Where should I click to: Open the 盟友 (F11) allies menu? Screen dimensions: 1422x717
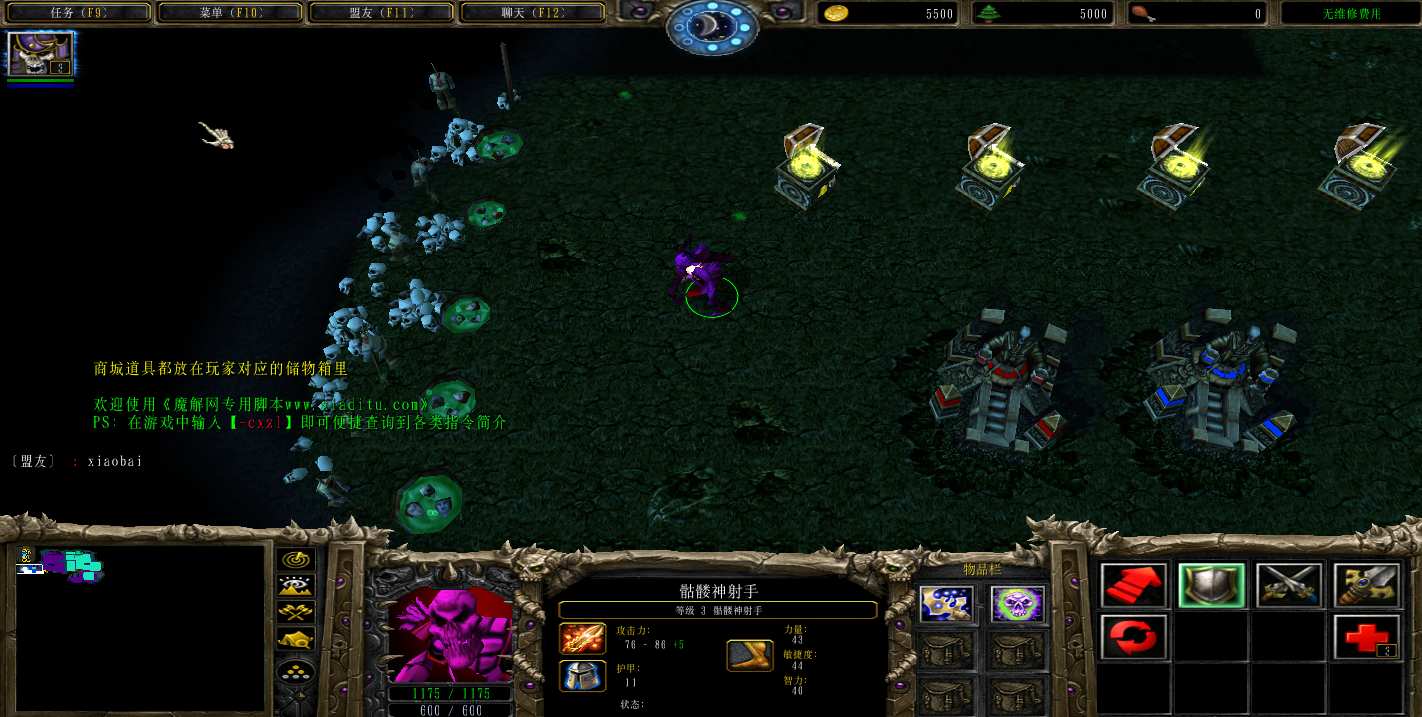(383, 13)
